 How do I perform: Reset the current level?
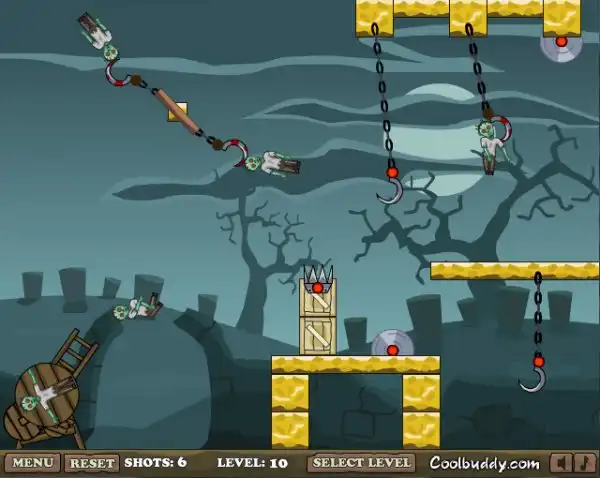[92, 463]
